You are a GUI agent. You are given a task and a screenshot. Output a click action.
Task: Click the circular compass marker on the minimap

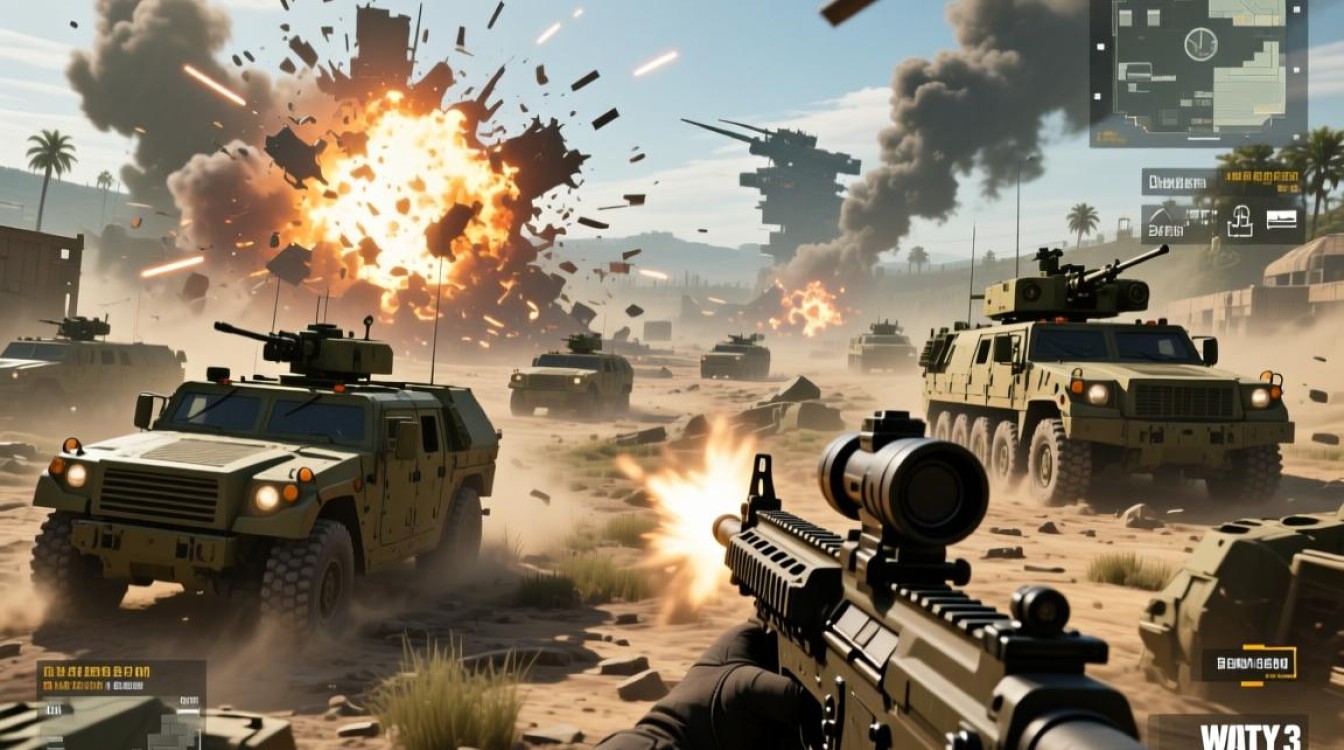pyautogui.click(x=1200, y=44)
